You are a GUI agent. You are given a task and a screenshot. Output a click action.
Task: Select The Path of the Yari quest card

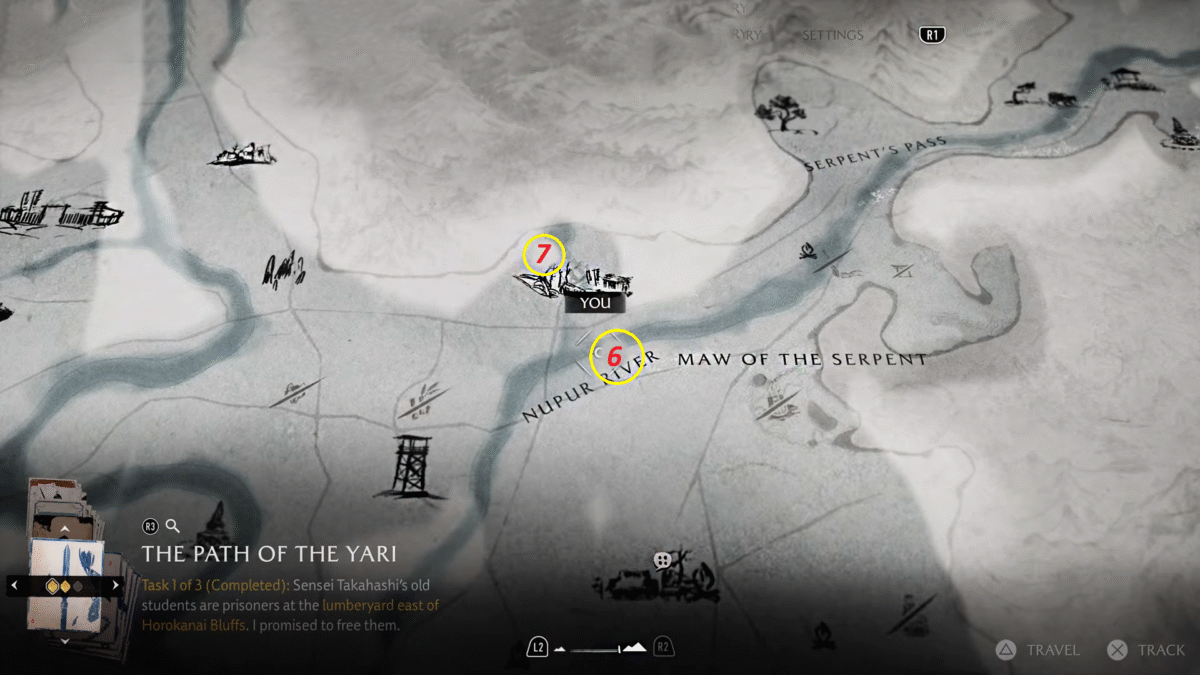[65, 585]
